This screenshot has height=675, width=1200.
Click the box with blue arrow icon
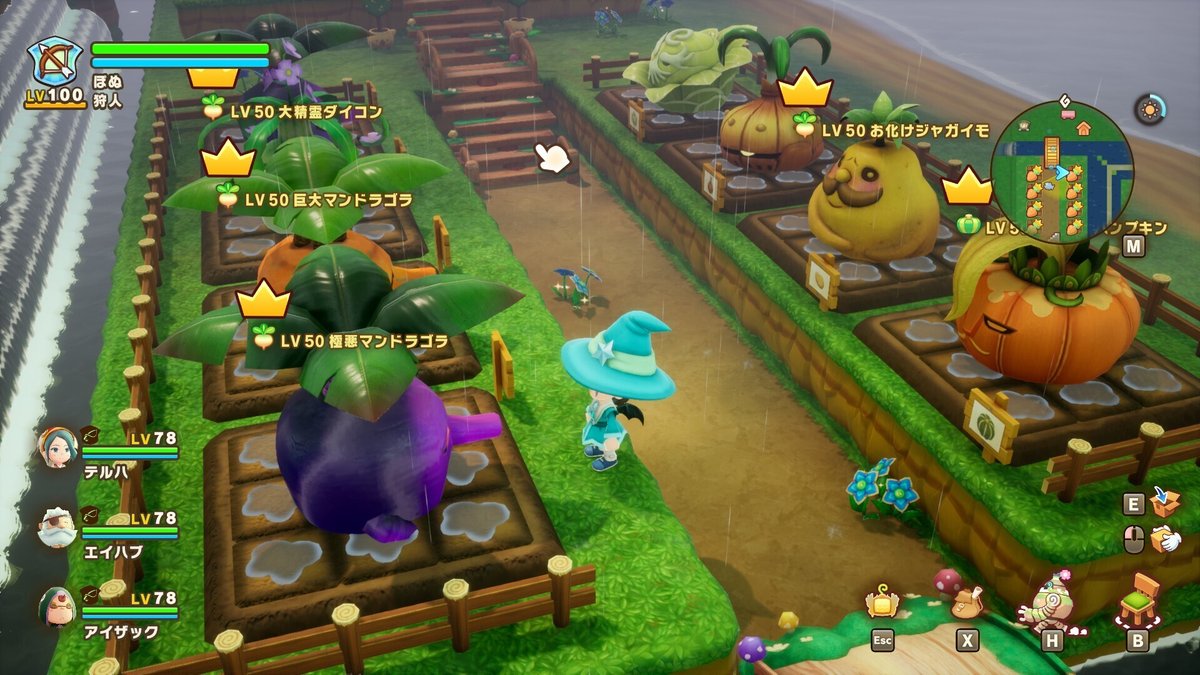[1165, 502]
